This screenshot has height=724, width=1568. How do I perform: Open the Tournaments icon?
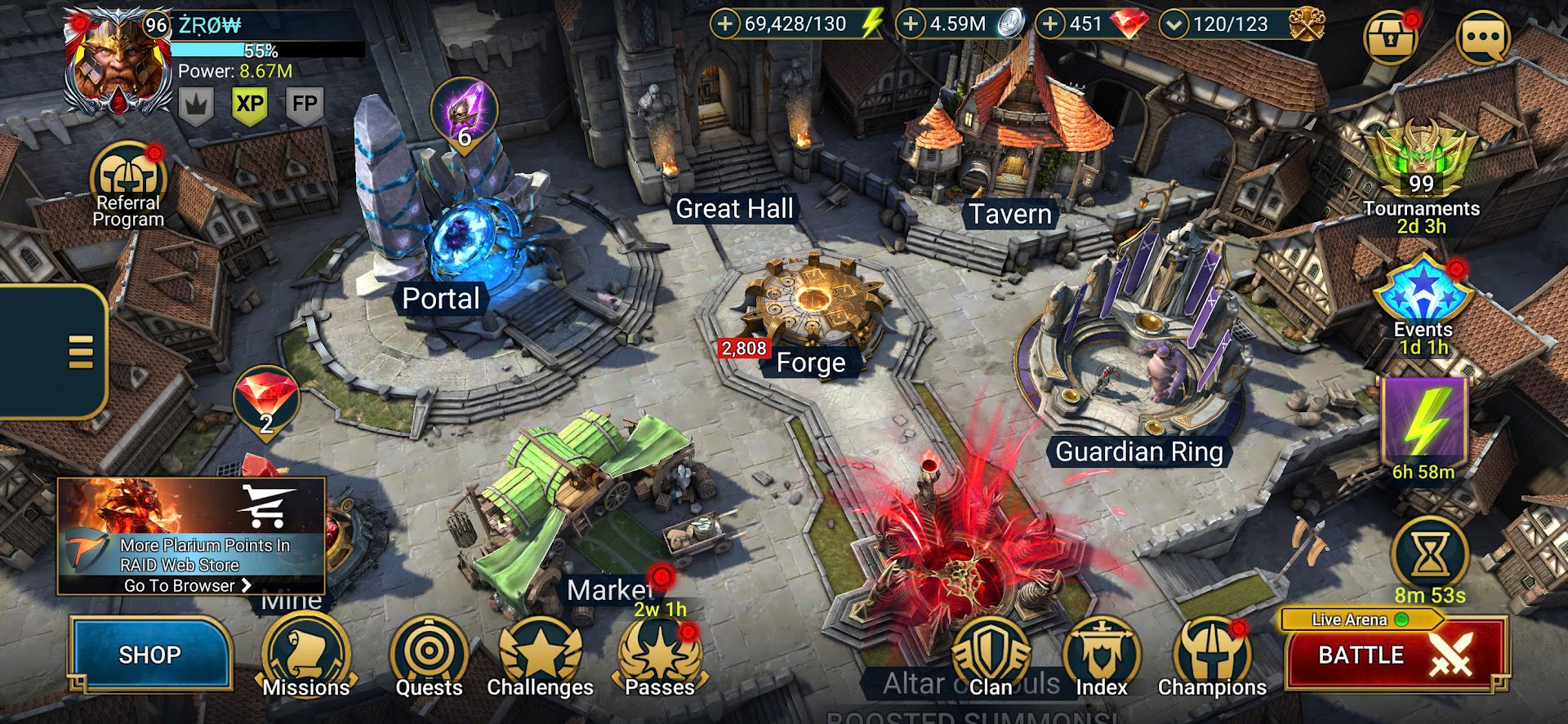1421,163
